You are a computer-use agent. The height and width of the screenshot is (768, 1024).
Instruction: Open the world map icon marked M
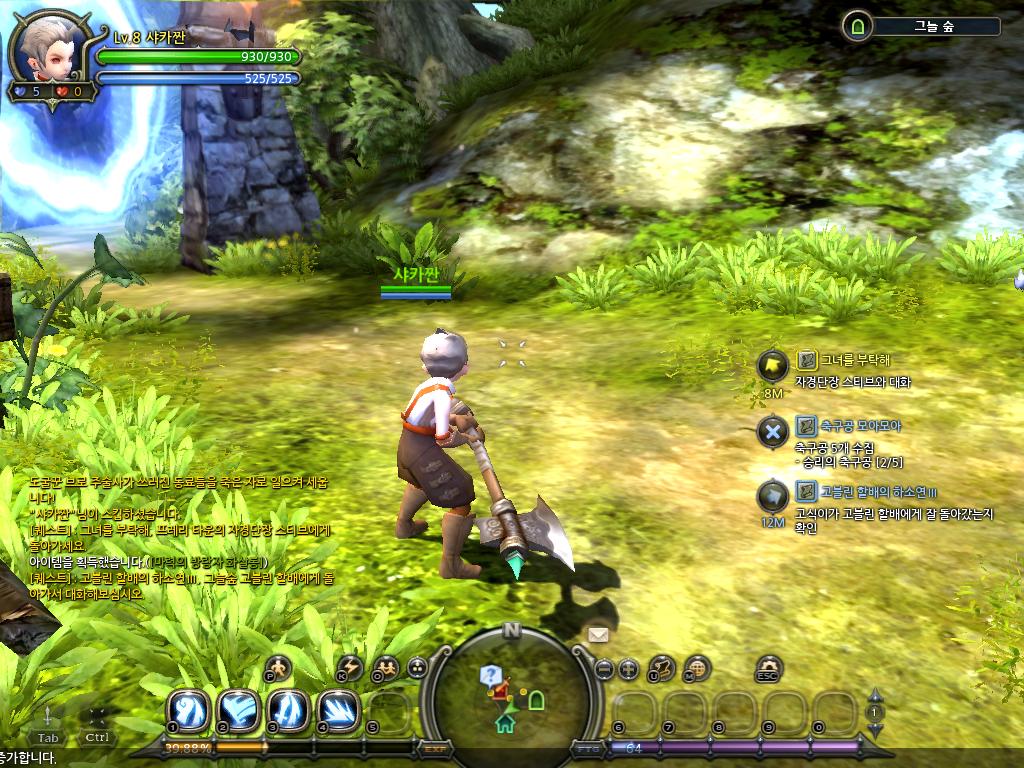697,667
